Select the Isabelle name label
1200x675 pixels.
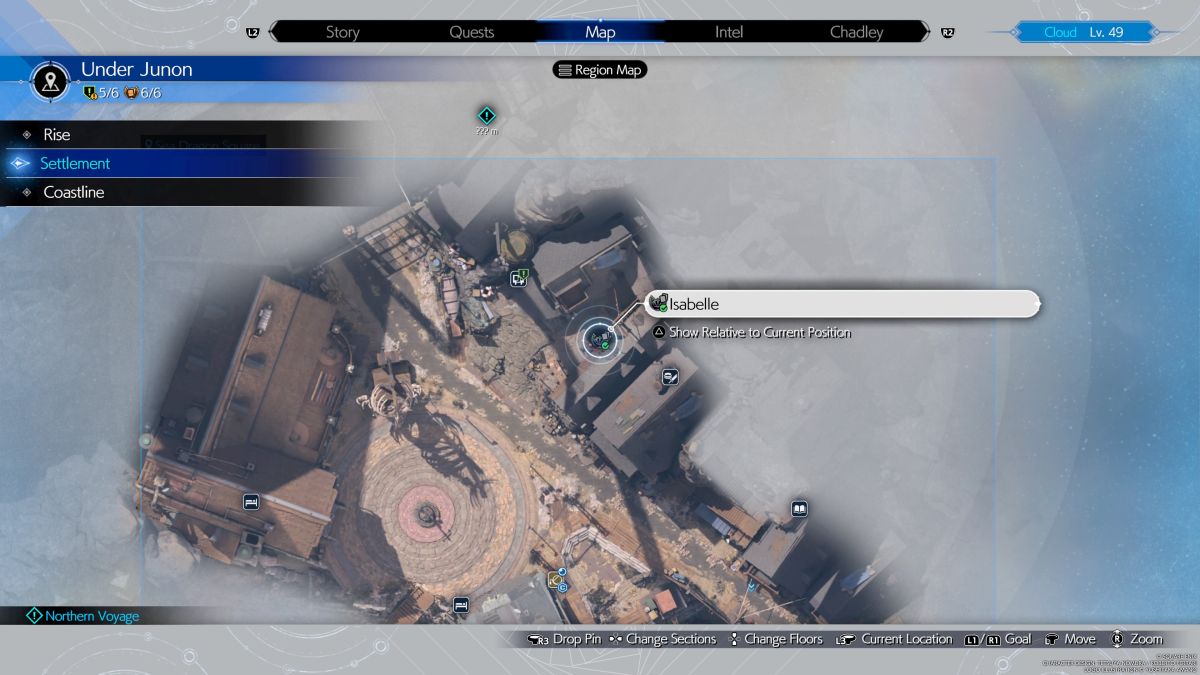tap(843, 304)
